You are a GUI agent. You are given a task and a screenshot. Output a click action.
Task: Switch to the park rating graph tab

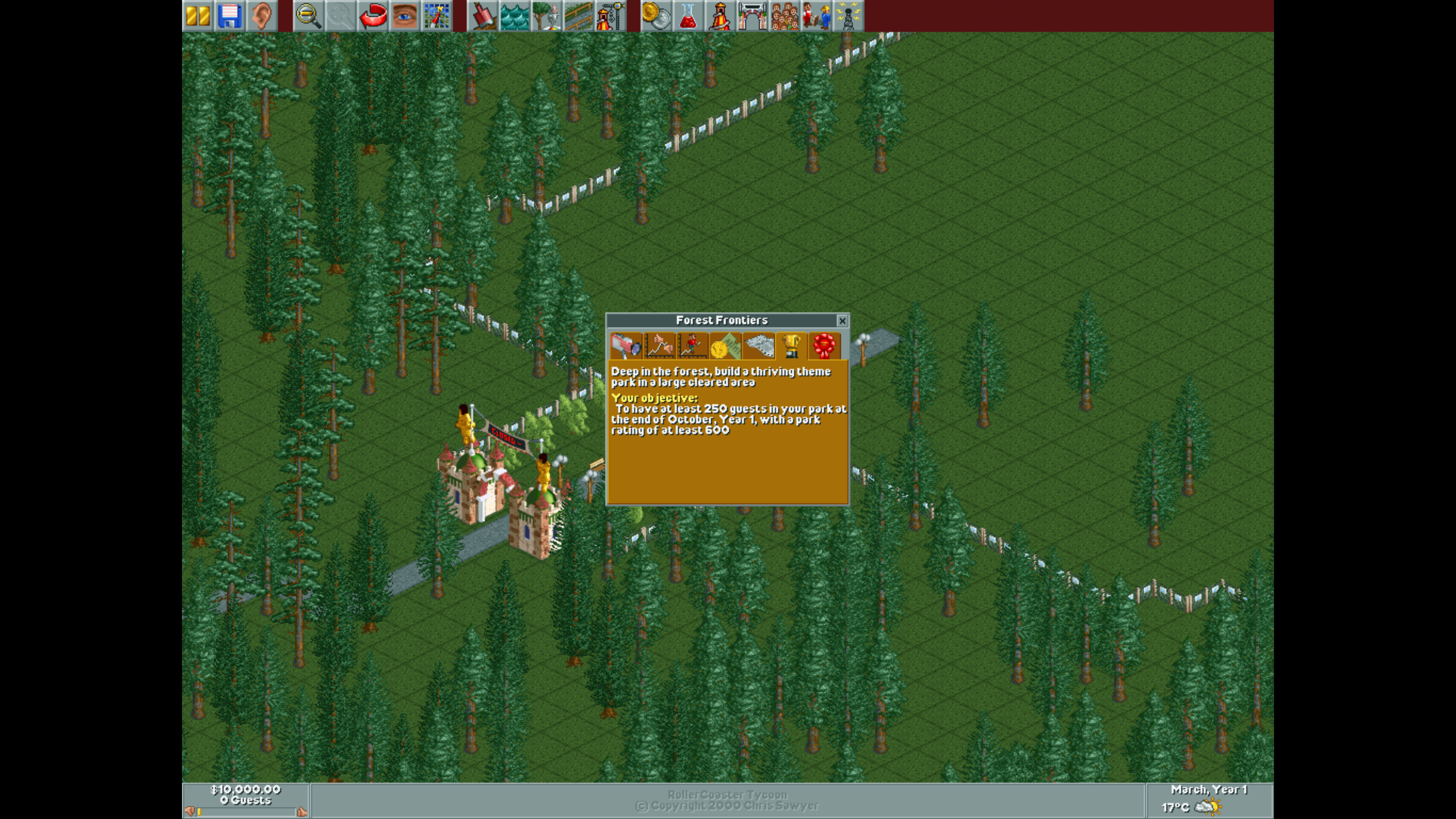point(660,346)
